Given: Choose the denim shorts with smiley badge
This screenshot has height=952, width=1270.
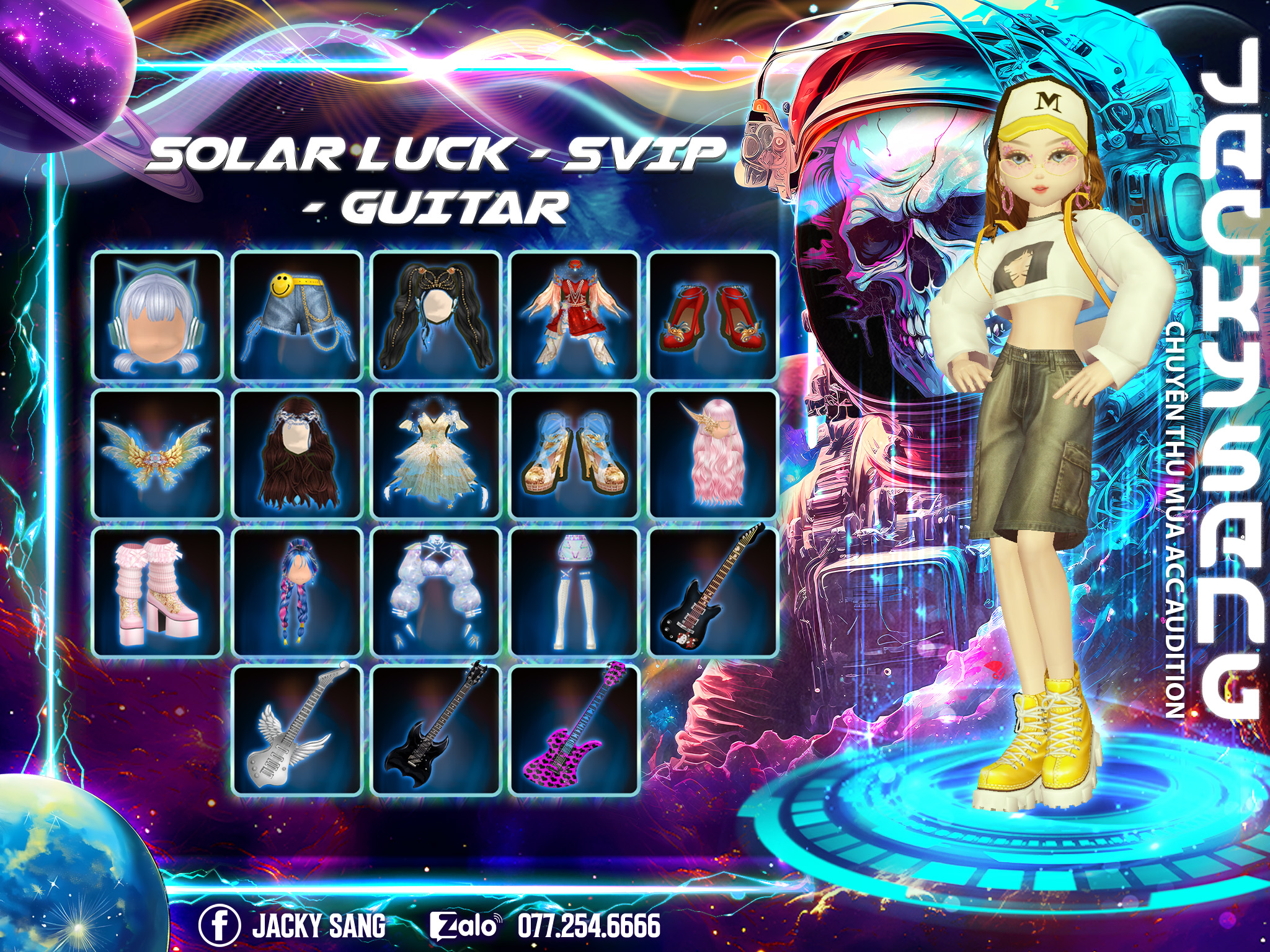Looking at the screenshot, I should (x=297, y=316).
